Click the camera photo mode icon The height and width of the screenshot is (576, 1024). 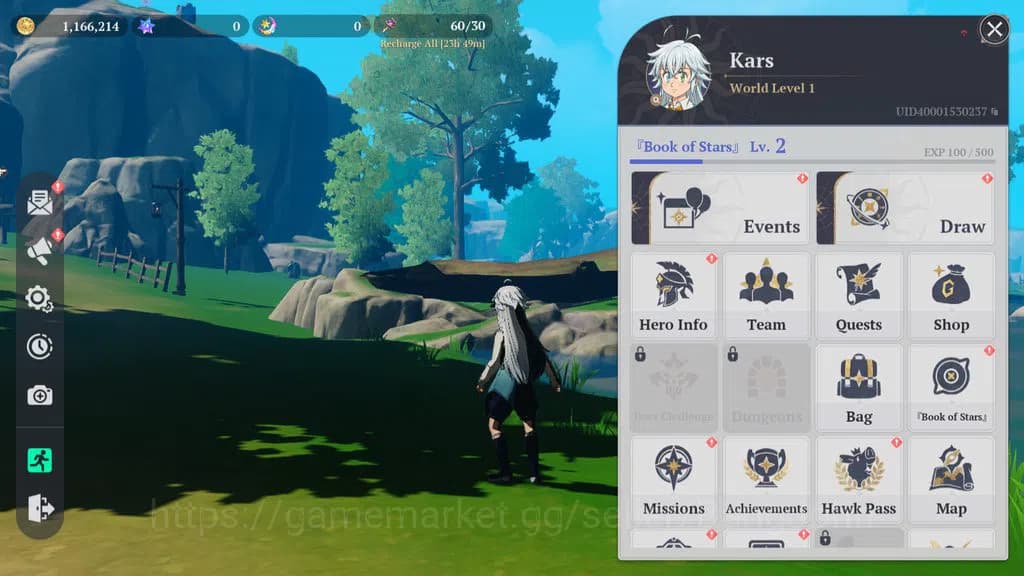pos(40,395)
